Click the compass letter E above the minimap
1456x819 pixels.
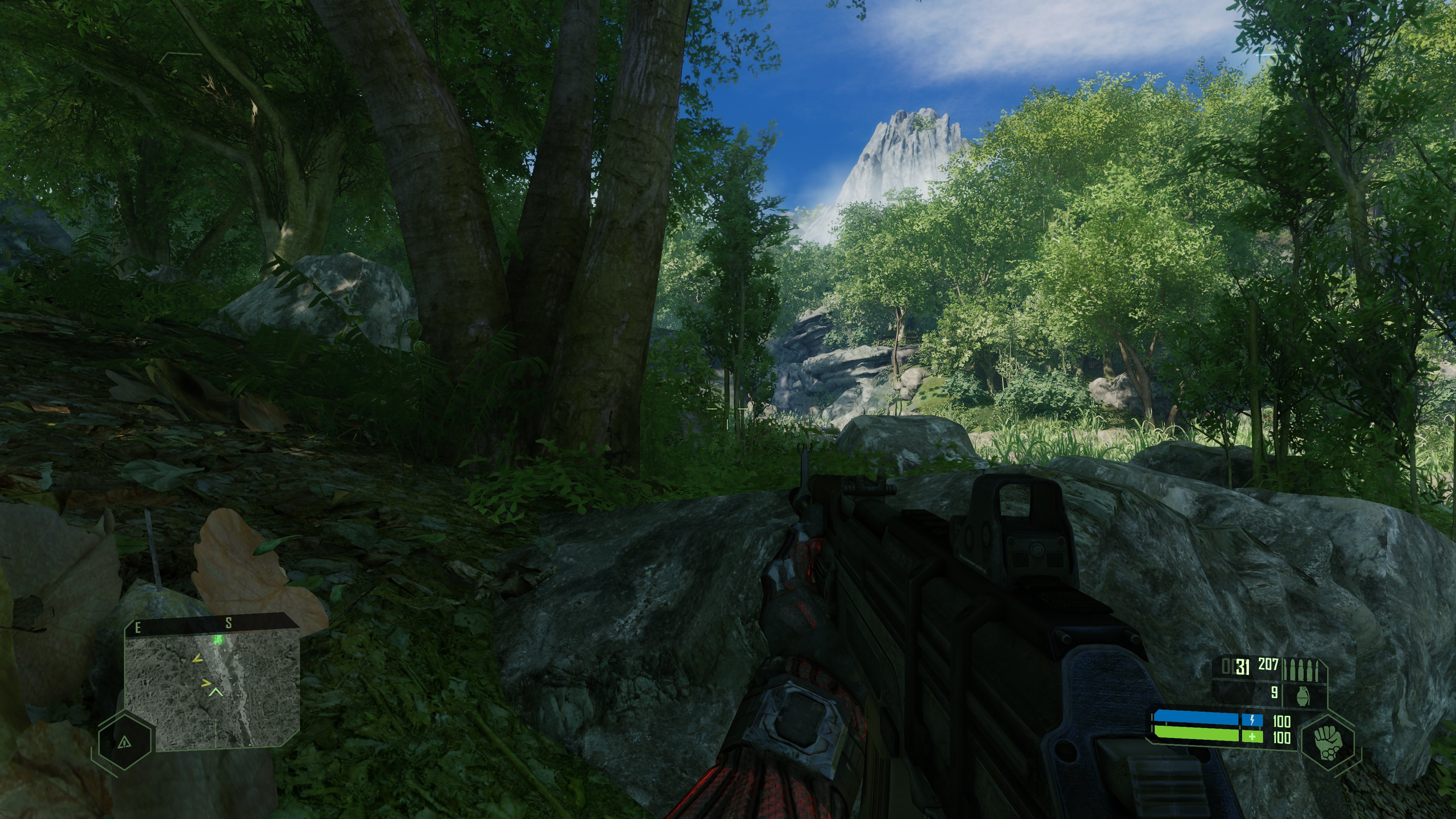point(138,628)
